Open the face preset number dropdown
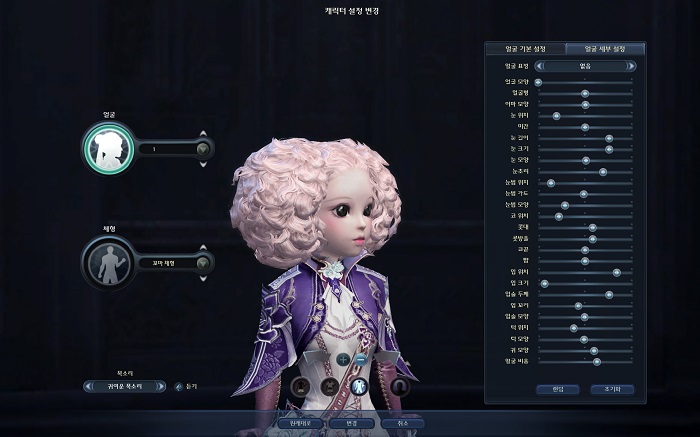 (203, 149)
